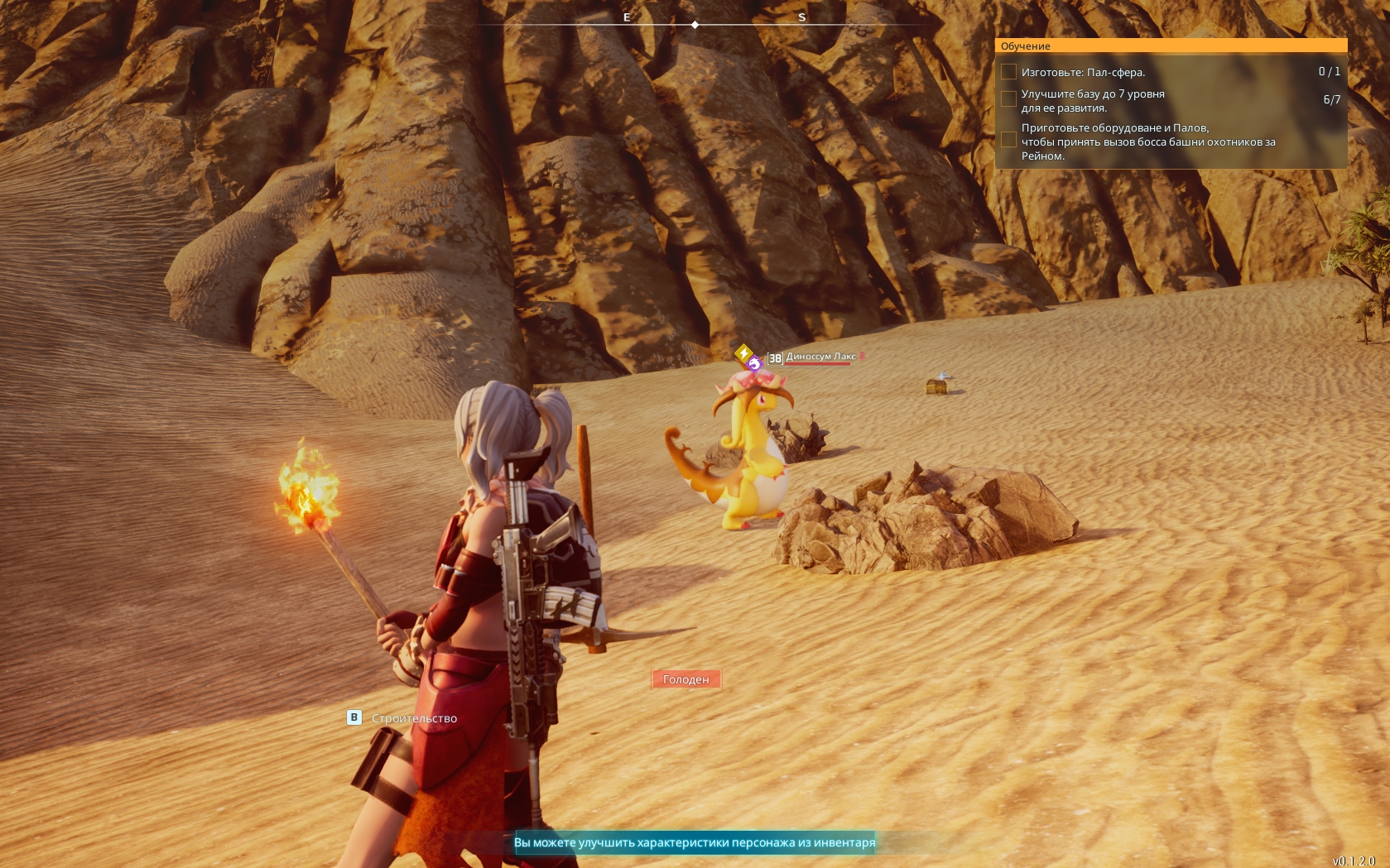This screenshot has height=868, width=1390.
Task: Tick the checkbox beside the Пал-сфера objective
Action: tap(1008, 72)
